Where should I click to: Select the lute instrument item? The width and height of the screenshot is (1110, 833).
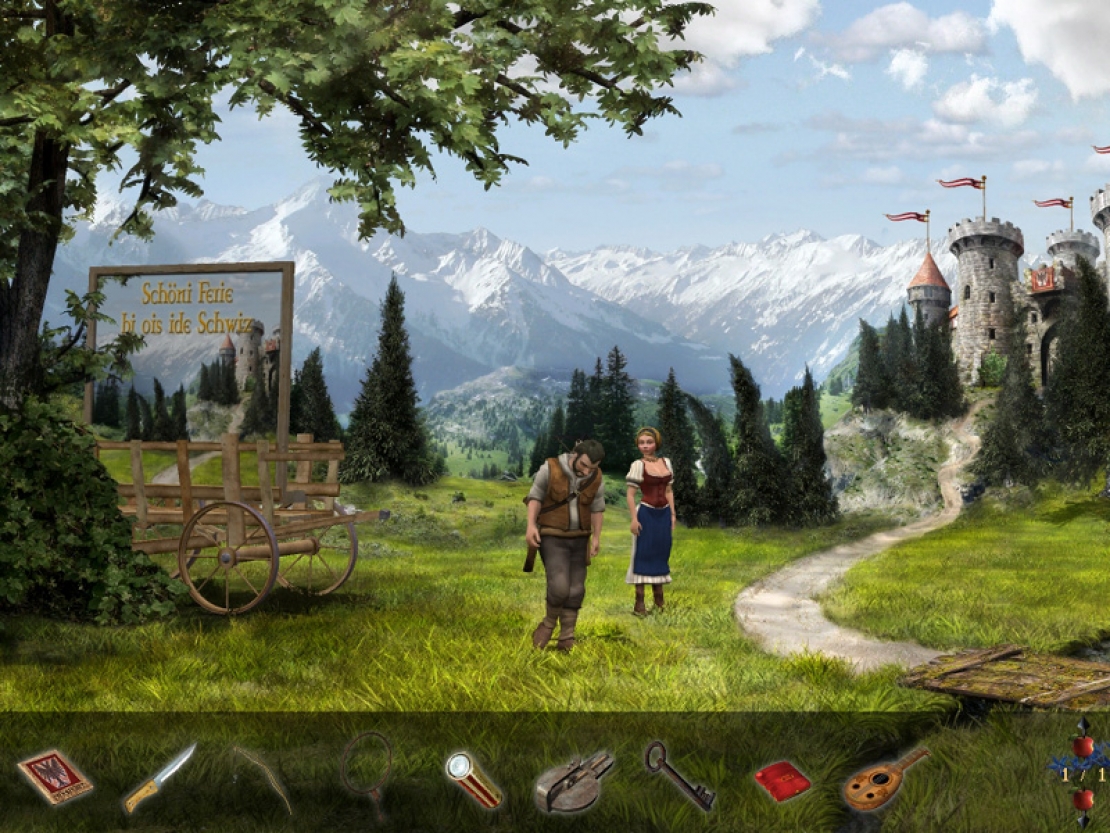[x=883, y=779]
